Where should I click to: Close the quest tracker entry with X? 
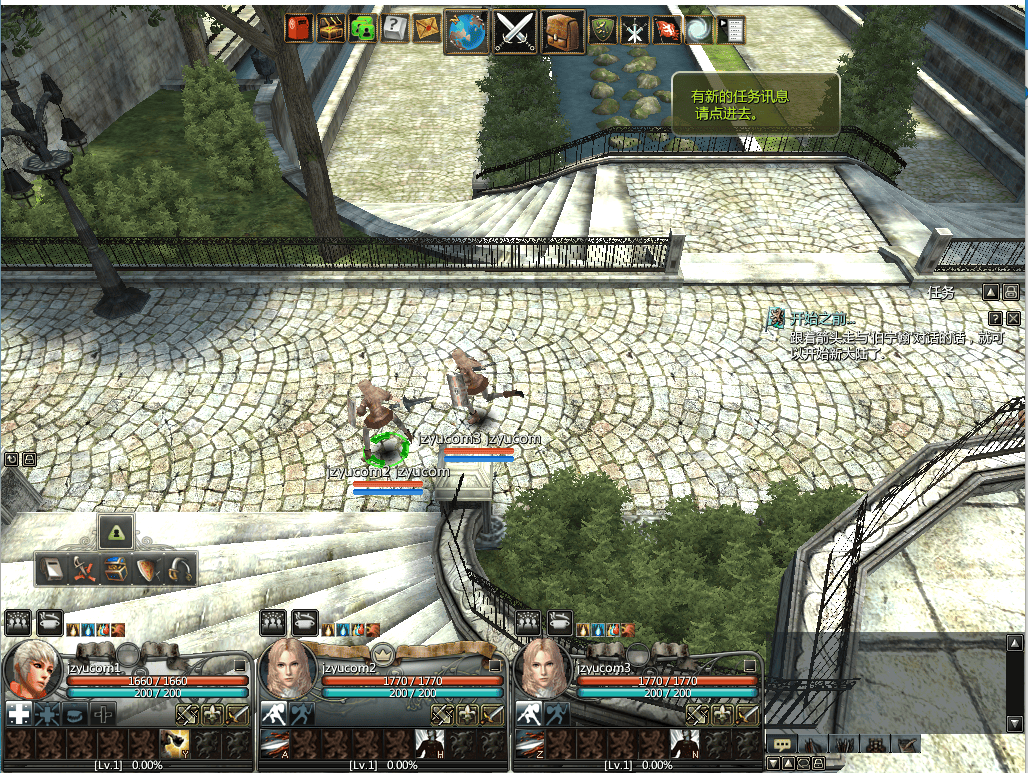1013,318
